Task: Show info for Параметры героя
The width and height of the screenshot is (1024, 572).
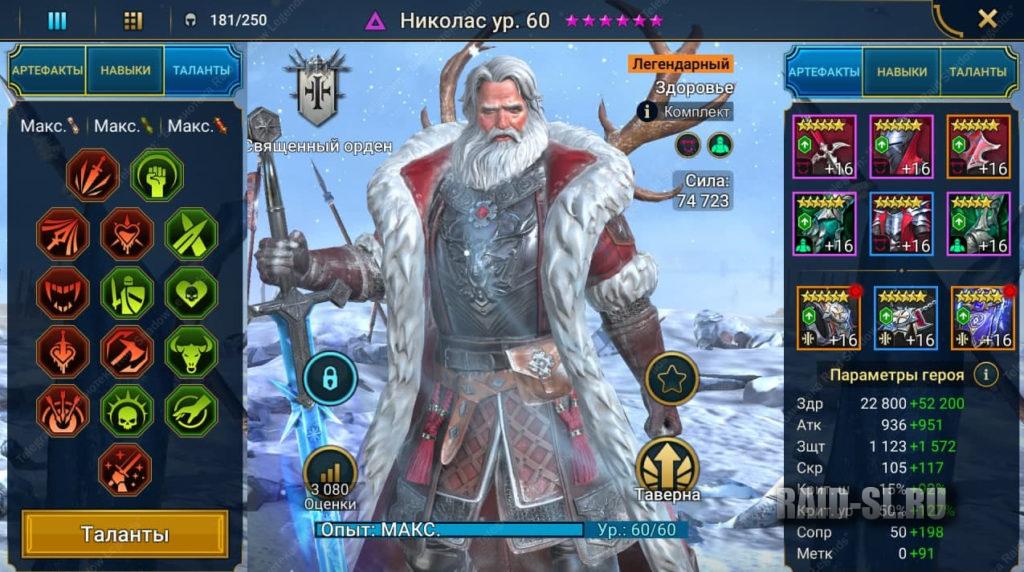Action: pyautogui.click(x=986, y=375)
